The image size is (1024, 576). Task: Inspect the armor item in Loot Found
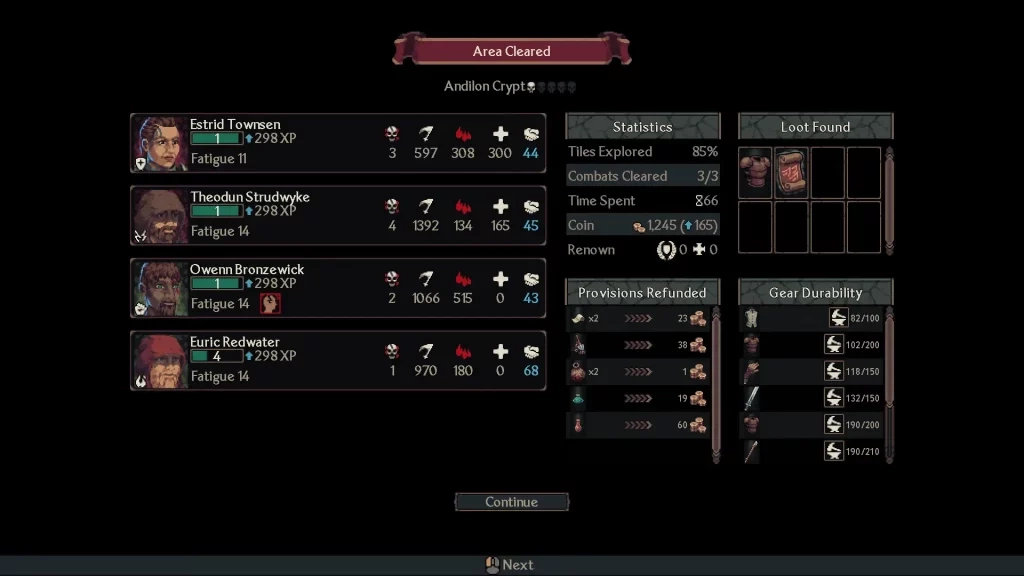coord(755,172)
